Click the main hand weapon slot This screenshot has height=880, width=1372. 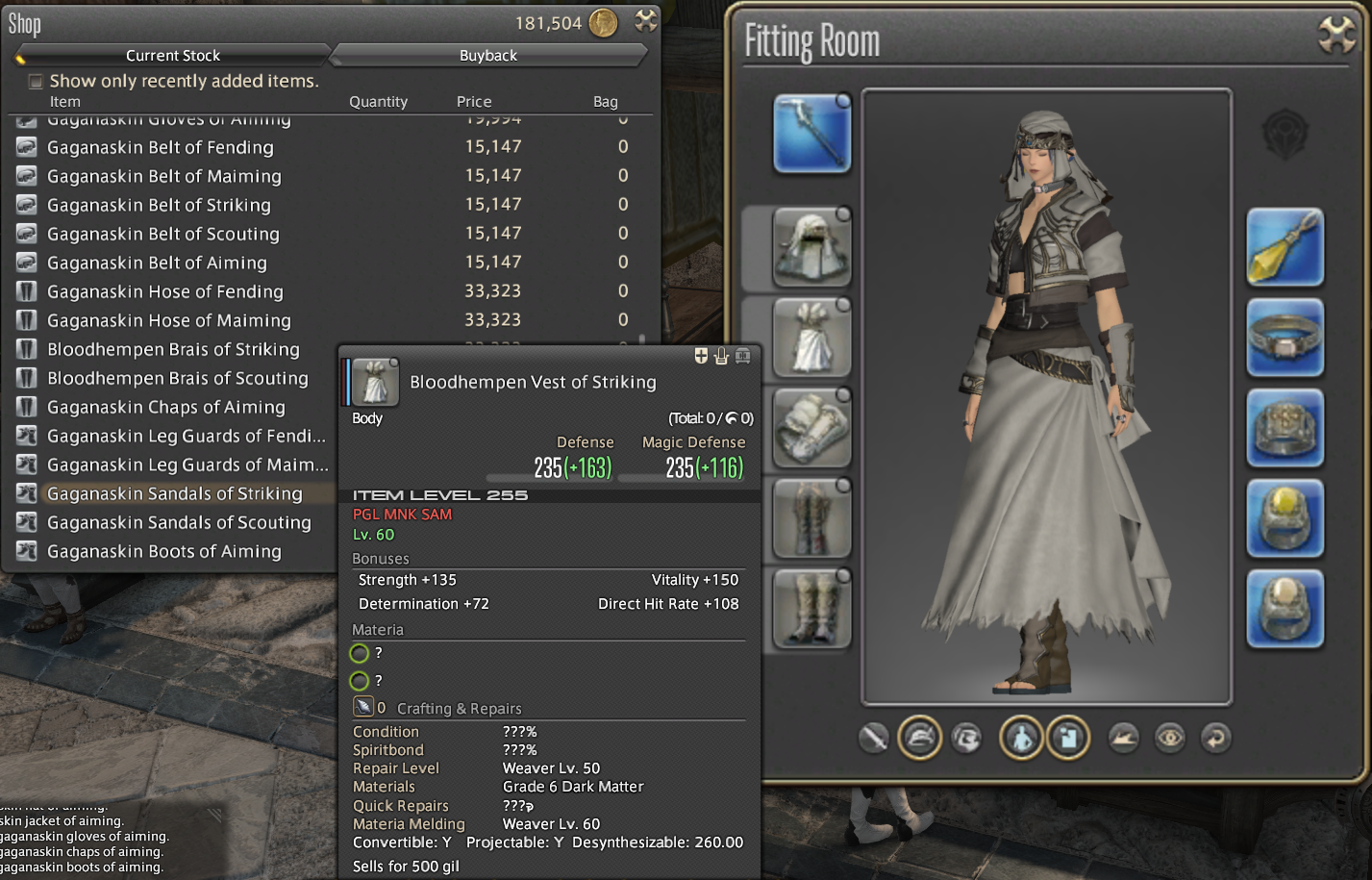click(811, 134)
